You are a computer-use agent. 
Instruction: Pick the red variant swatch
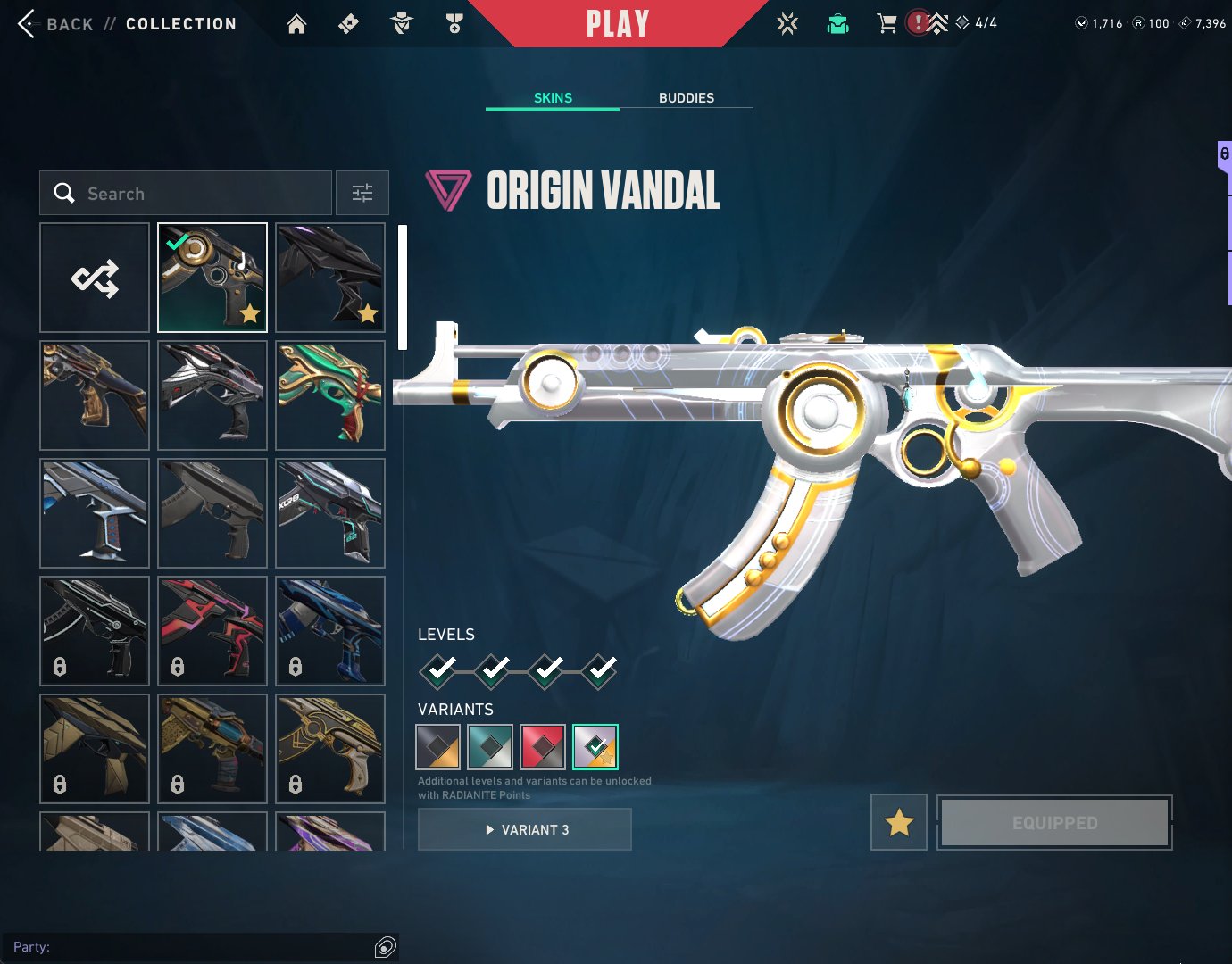(543, 747)
